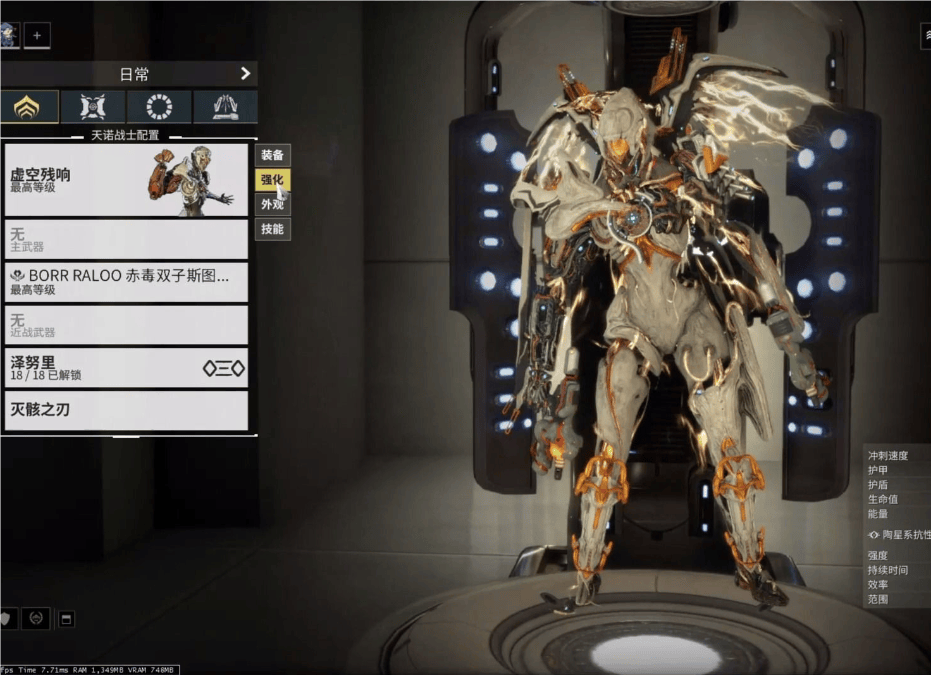This screenshot has width=931, height=675.
Task: Choose the empty 近战武器 melee slot
Action: [126, 325]
